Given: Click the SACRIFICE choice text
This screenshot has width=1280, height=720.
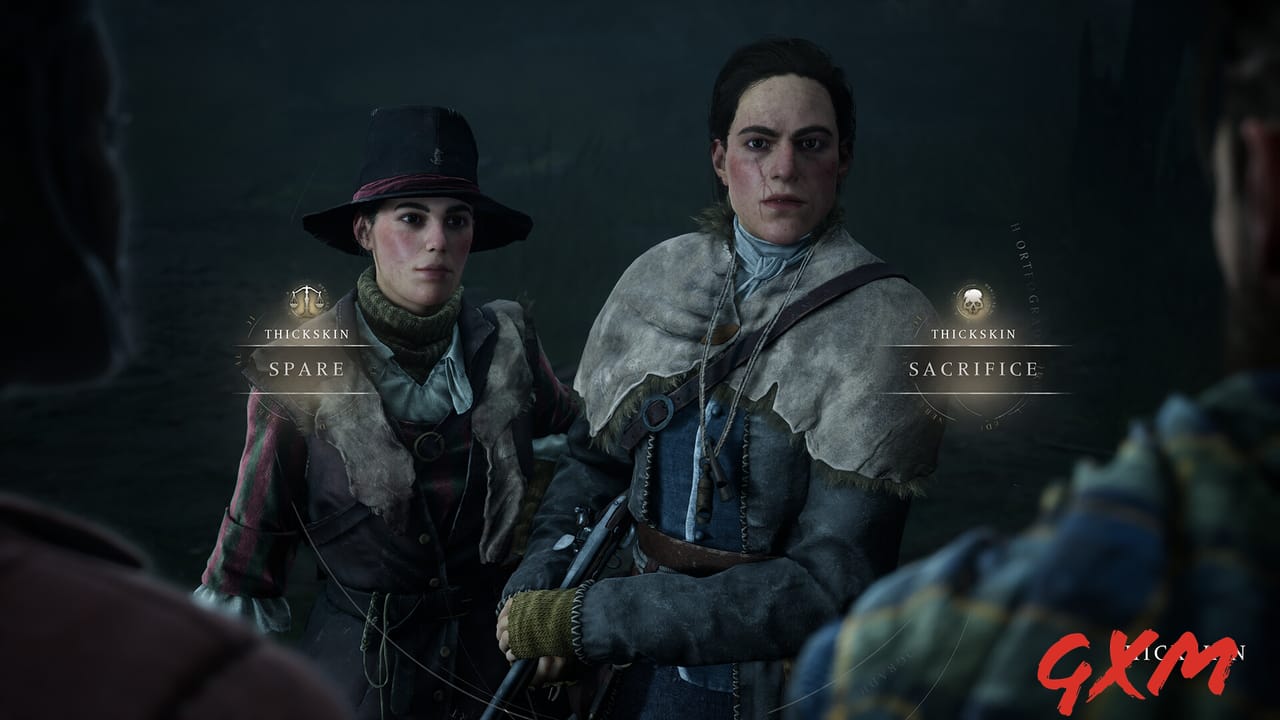Looking at the screenshot, I should point(973,368).
